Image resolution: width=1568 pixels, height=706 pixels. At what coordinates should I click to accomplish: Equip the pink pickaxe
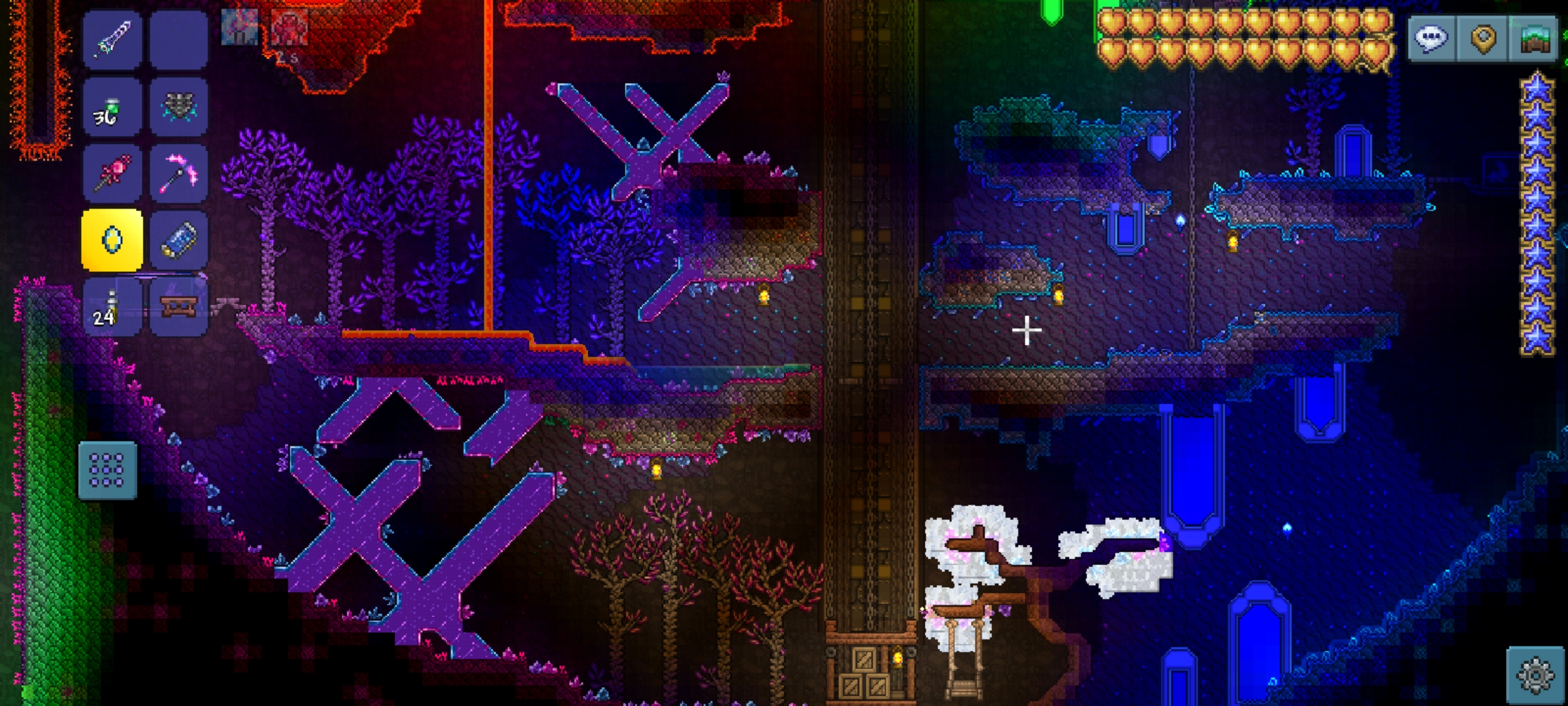click(178, 173)
